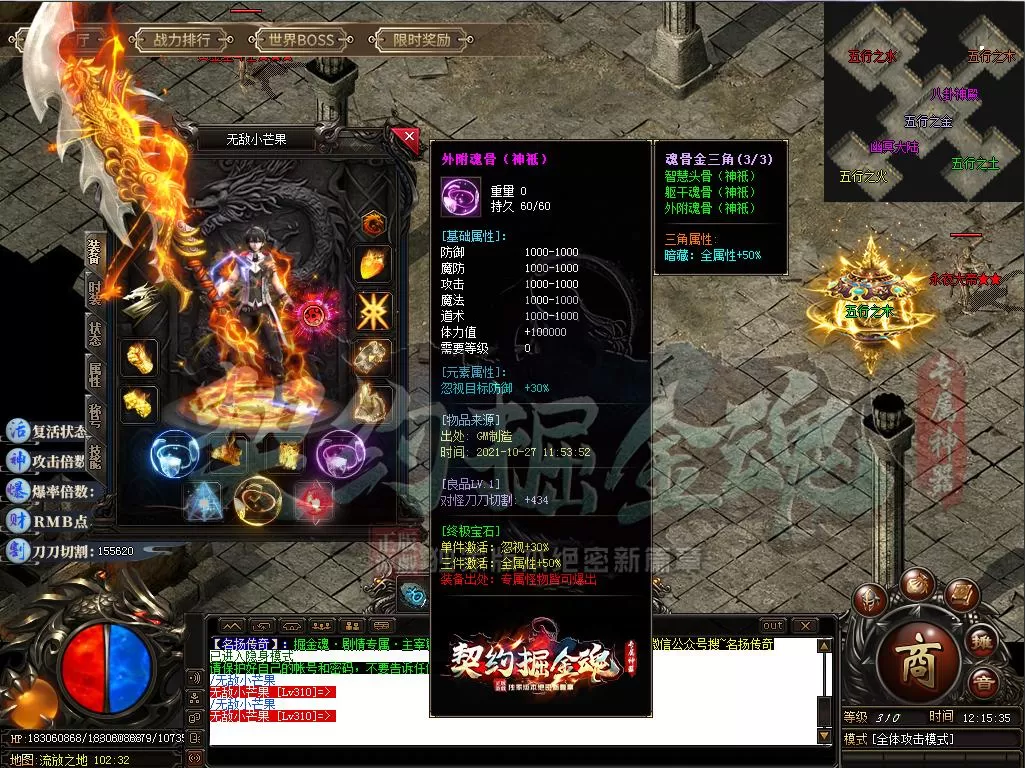Click the out button above chat

coord(772,626)
